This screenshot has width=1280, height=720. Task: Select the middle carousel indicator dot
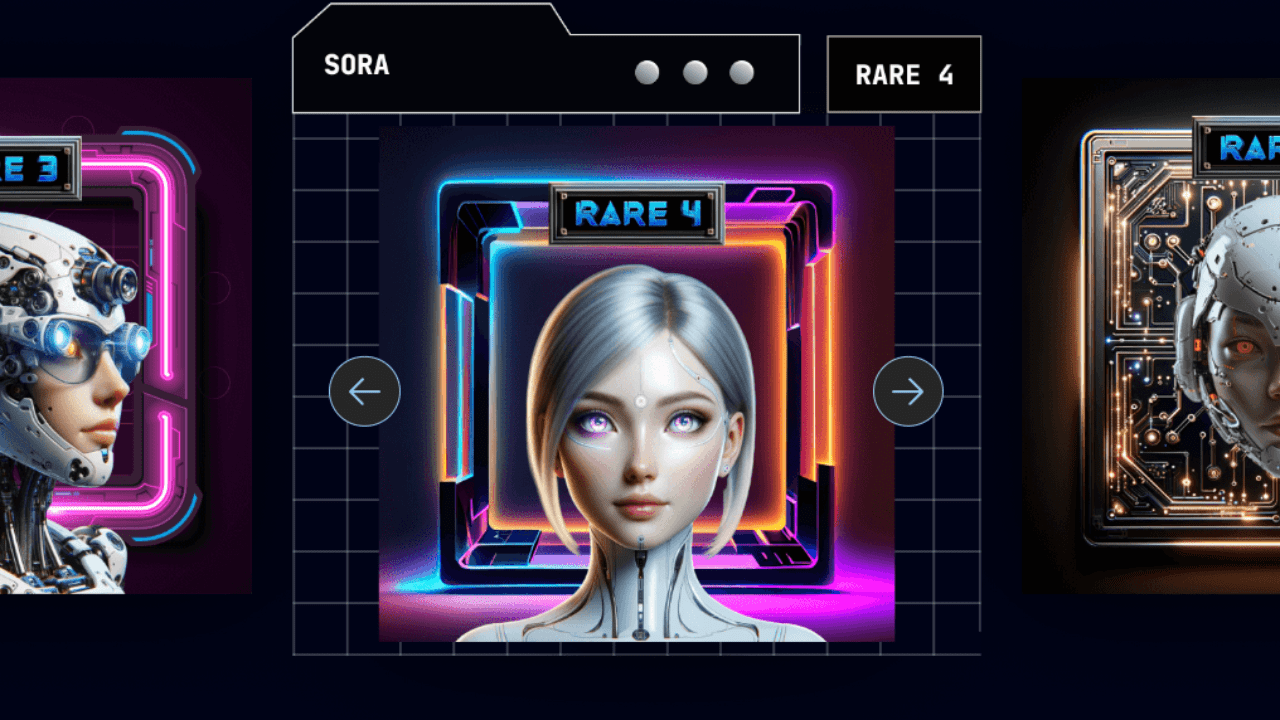click(696, 72)
